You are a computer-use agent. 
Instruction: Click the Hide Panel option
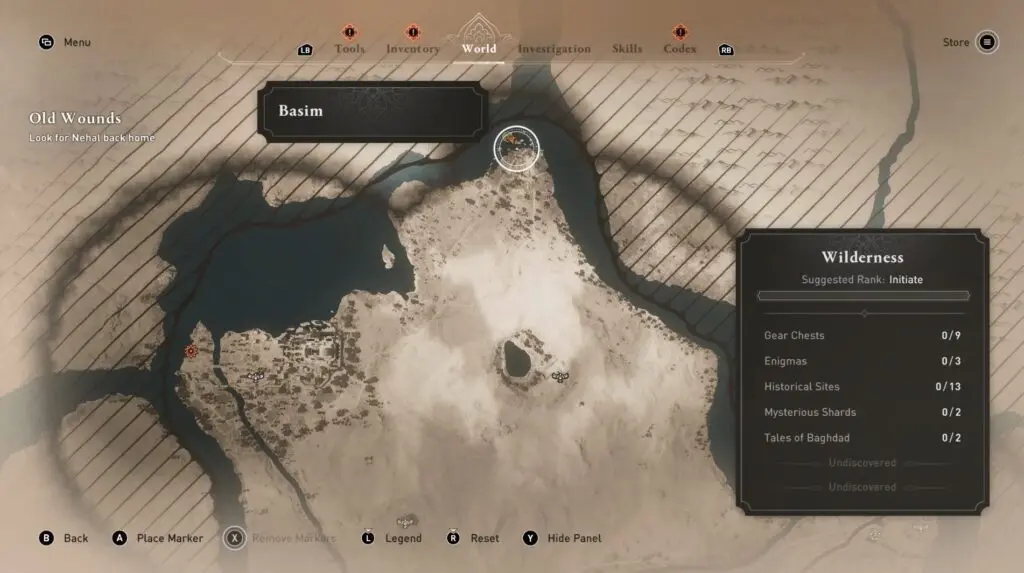click(x=574, y=538)
